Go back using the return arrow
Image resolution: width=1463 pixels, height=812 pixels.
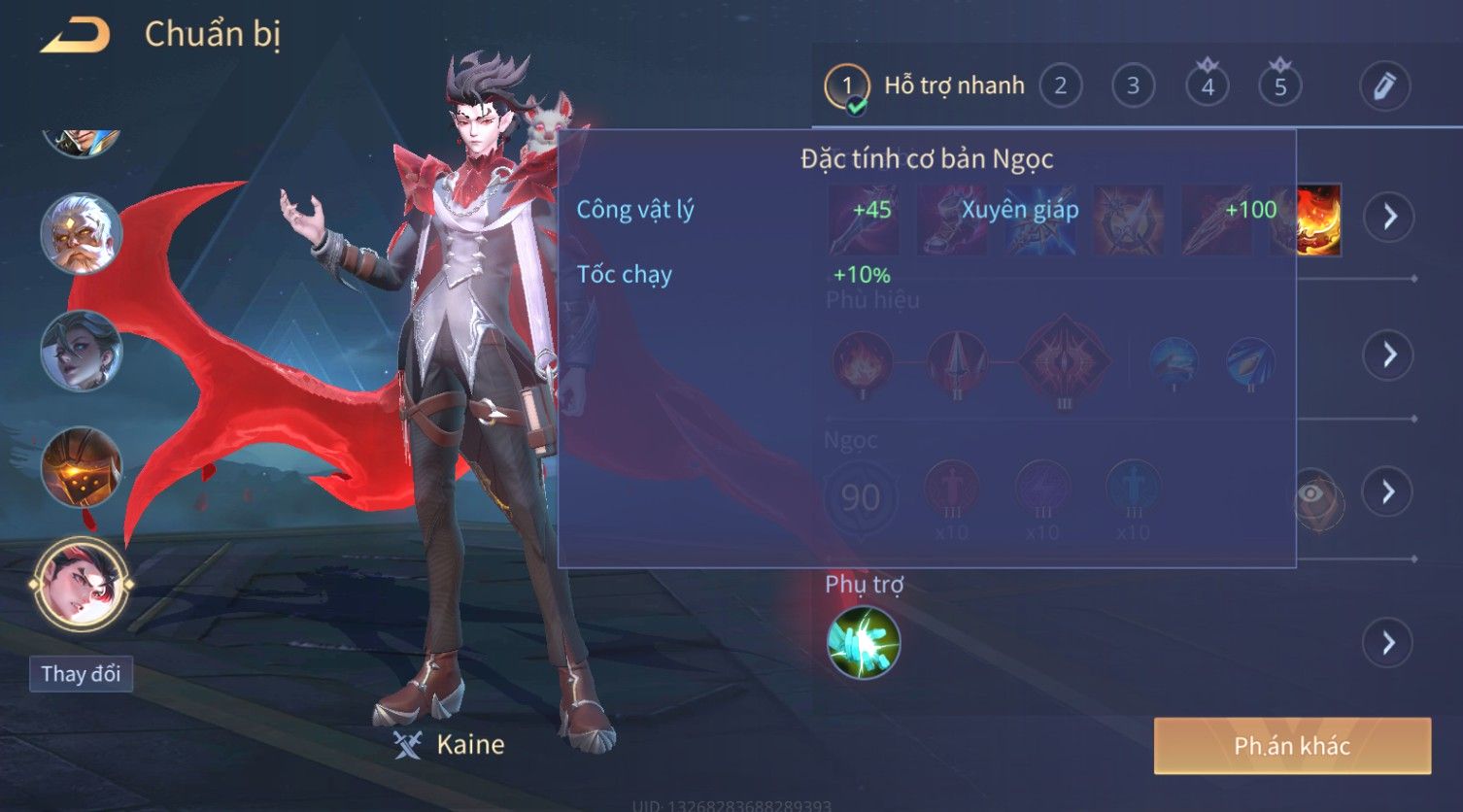pos(75,36)
